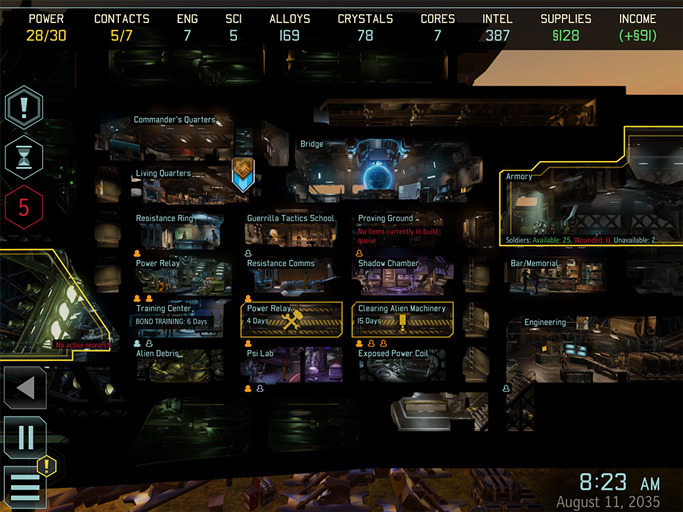Select the red hexagon showing 5
The width and height of the screenshot is (683, 512).
[x=24, y=208]
